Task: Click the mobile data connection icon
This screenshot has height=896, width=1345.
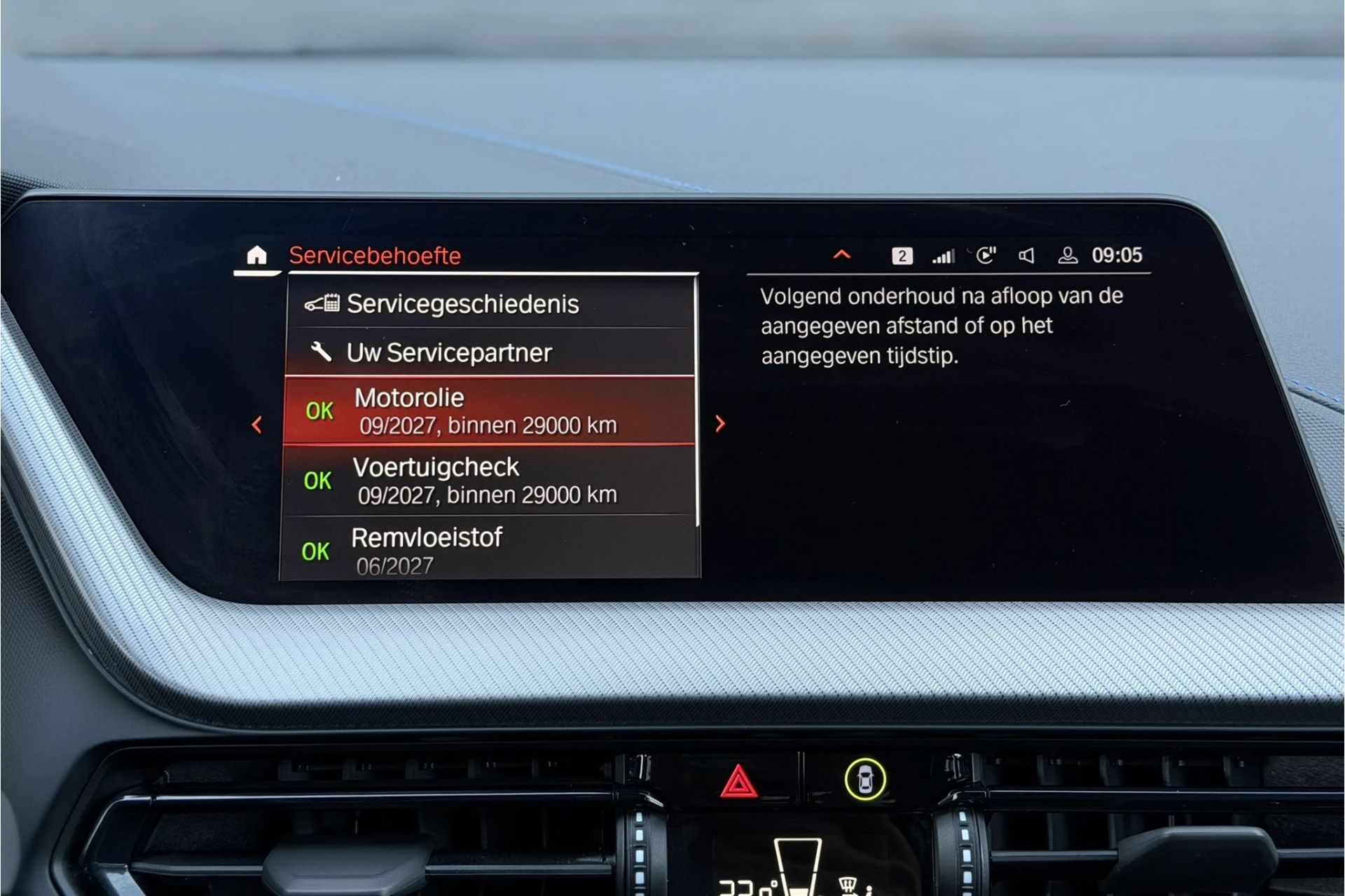Action: point(986,255)
